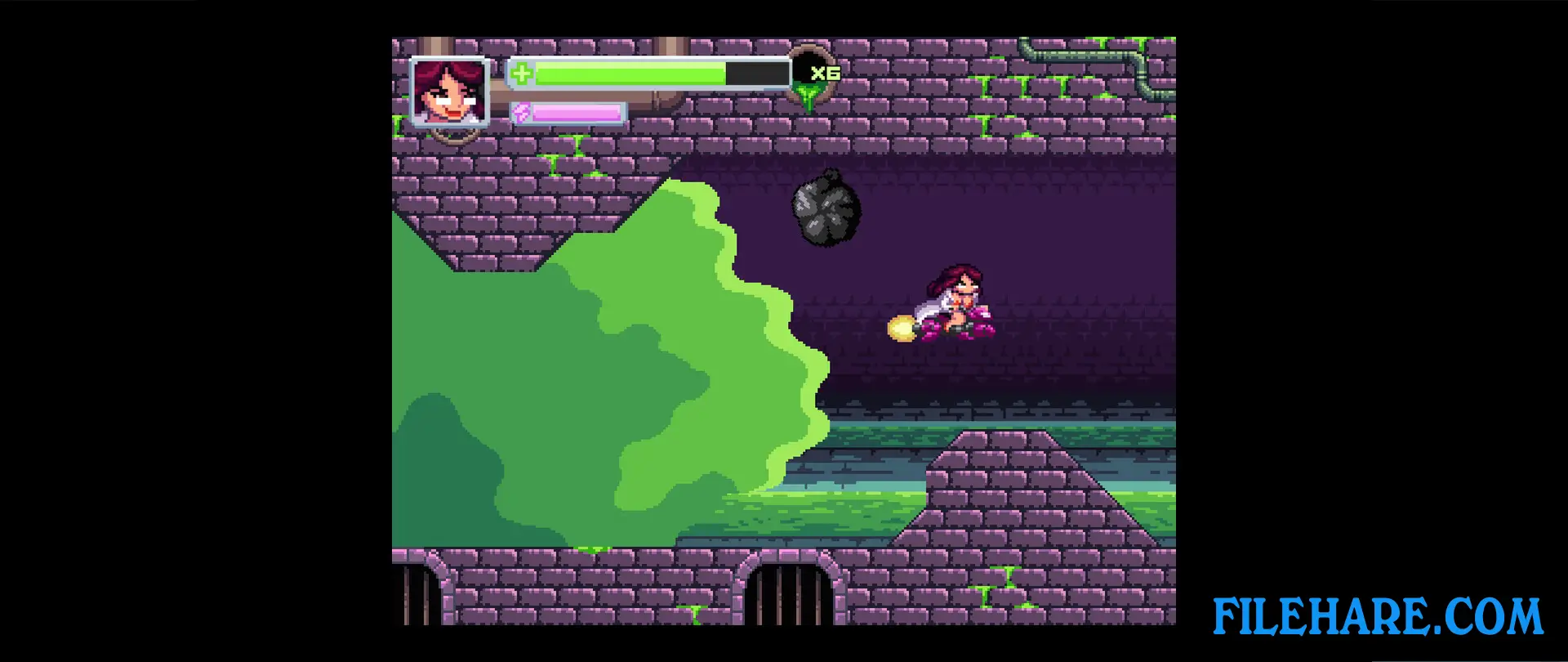This screenshot has width=1568, height=662.
Task: Click the green health bar's filled portion
Action: click(629, 74)
